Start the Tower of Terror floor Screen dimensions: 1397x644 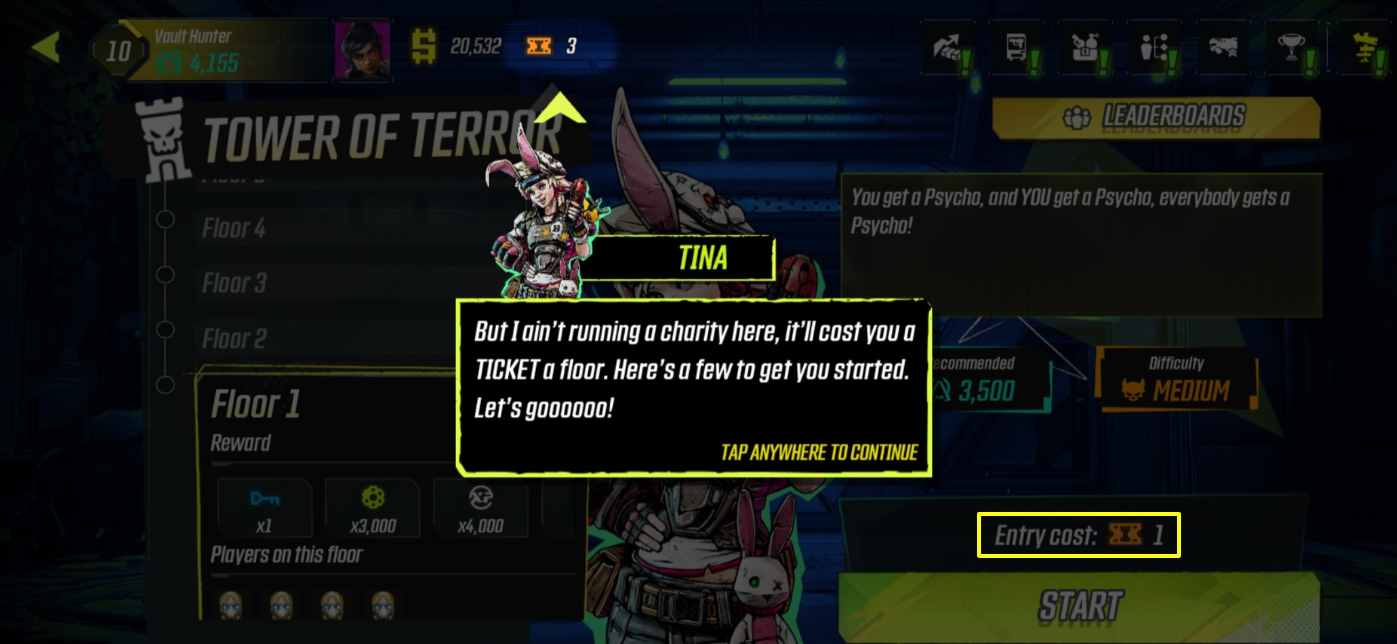(1080, 606)
